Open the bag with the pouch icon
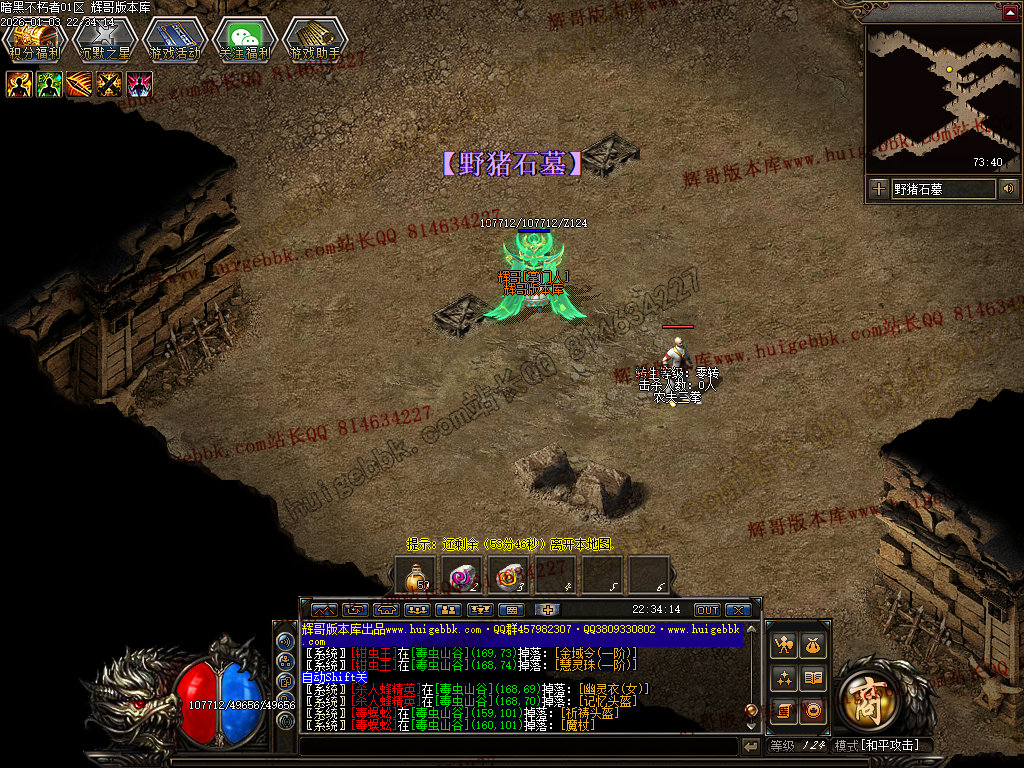The height and width of the screenshot is (768, 1024). tap(814, 647)
